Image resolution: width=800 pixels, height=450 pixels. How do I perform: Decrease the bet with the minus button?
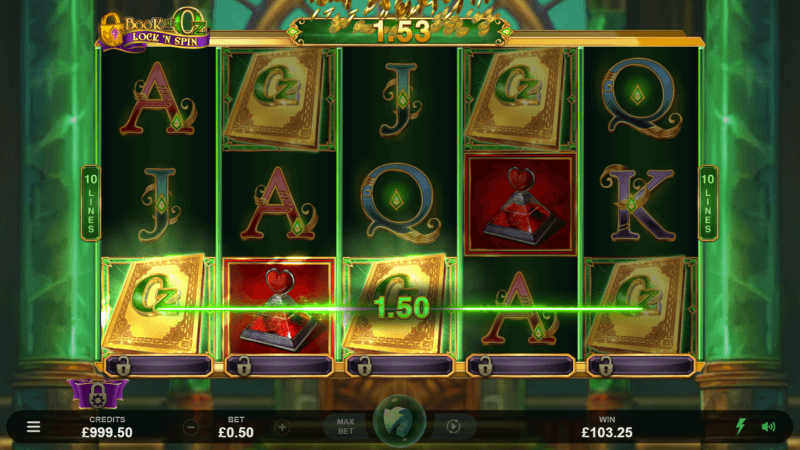(190, 427)
